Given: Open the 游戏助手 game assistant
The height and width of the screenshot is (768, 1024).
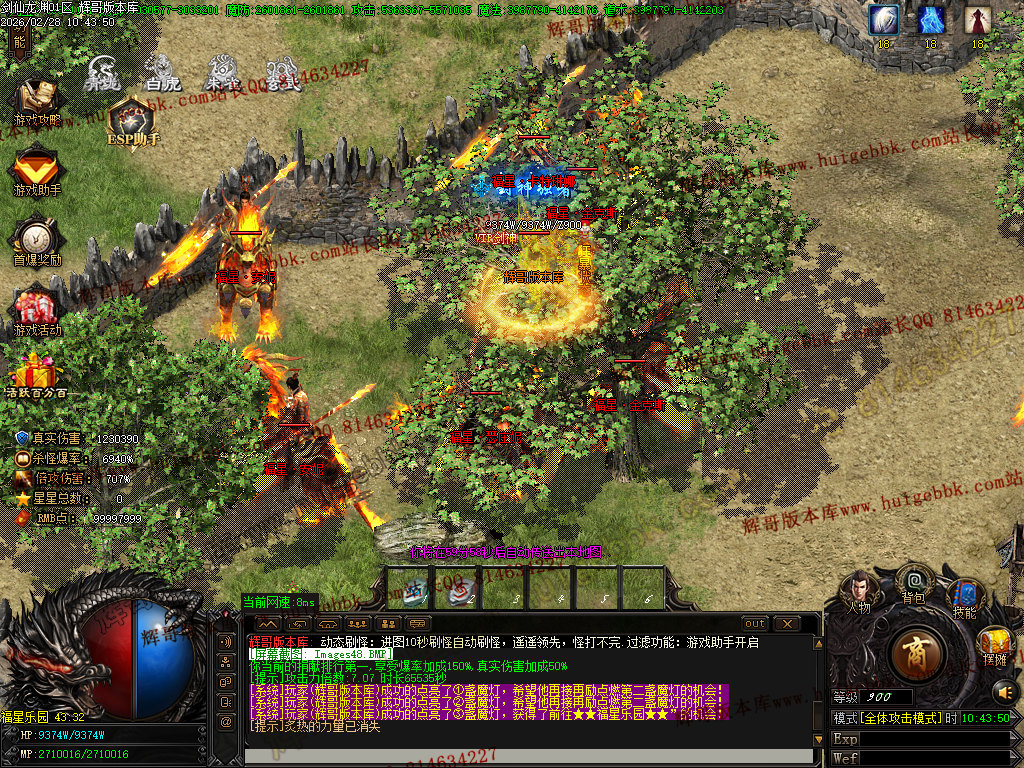Looking at the screenshot, I should pyautogui.click(x=36, y=169).
